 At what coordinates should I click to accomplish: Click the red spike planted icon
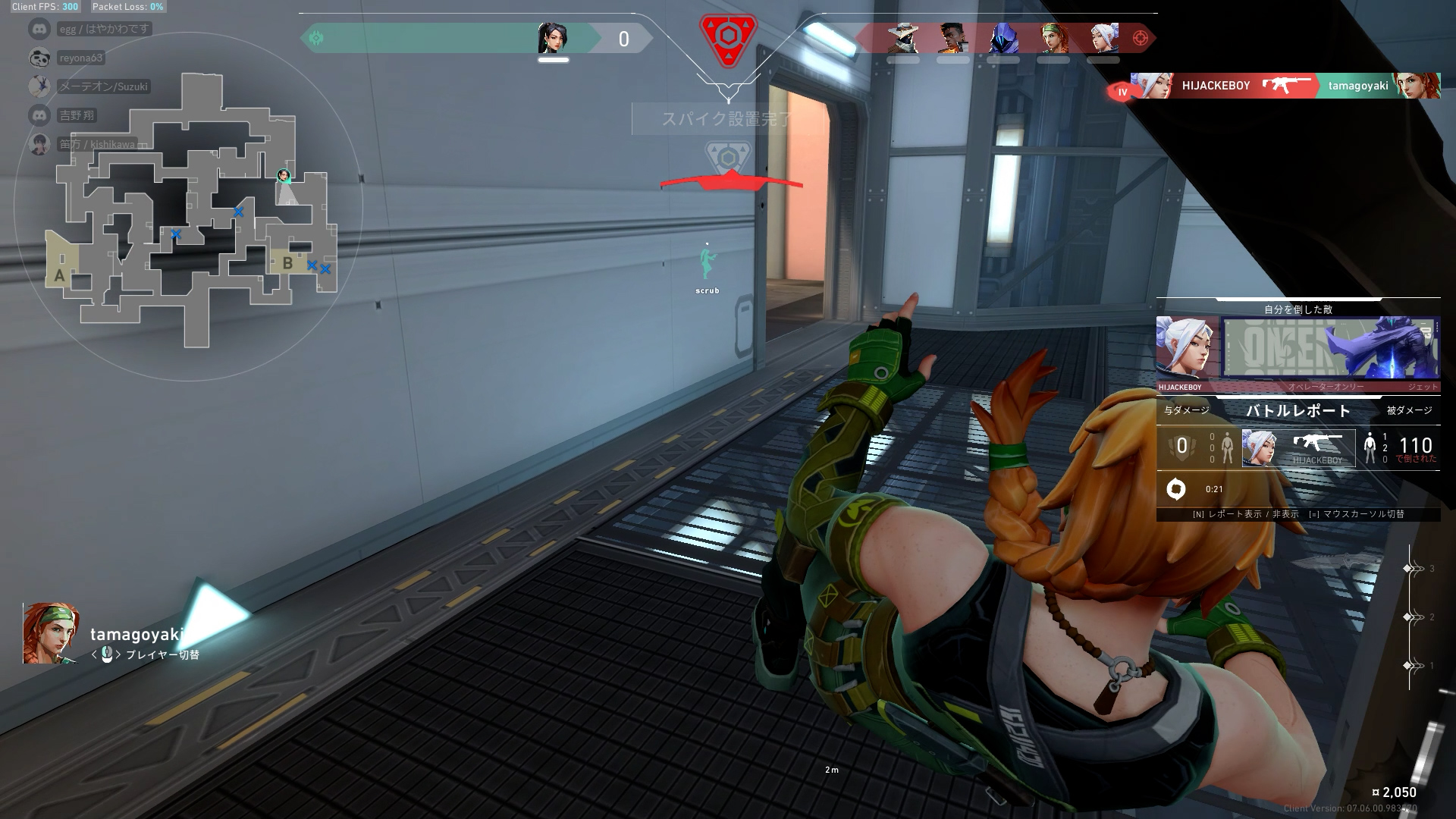coord(728,36)
